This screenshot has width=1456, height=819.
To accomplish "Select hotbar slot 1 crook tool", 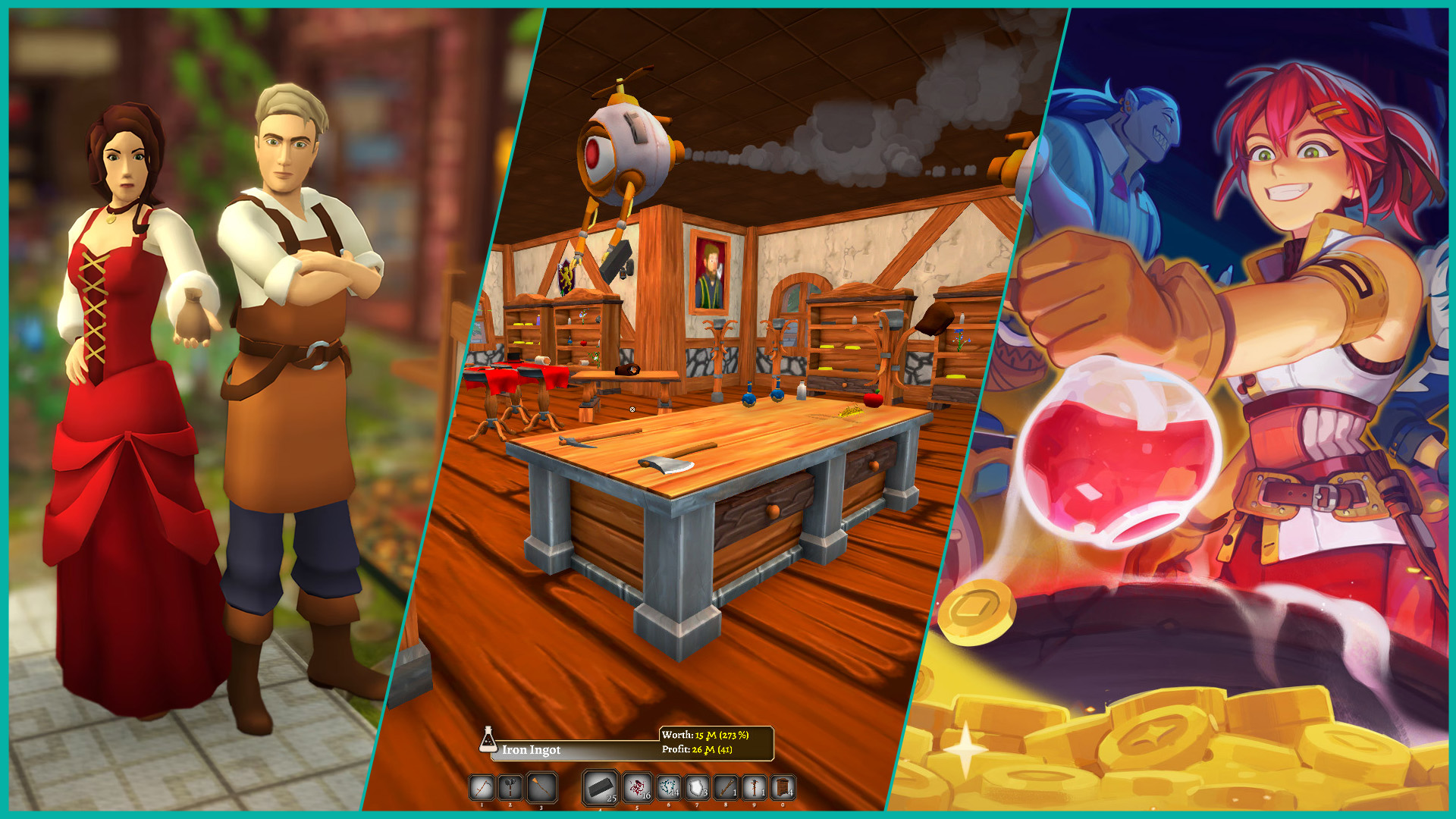I will point(482,788).
